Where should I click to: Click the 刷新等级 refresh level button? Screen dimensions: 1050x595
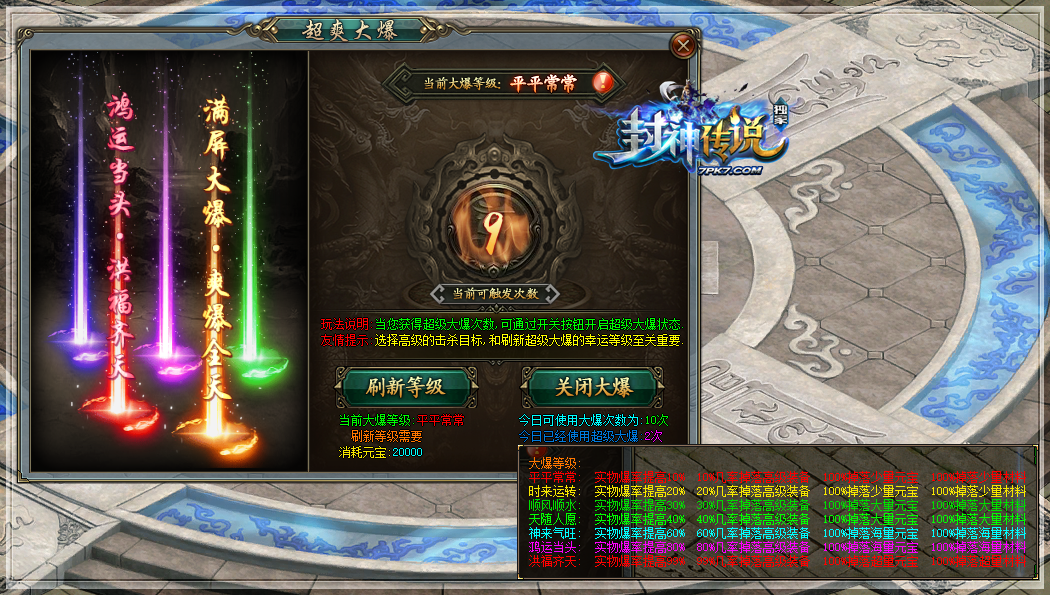(405, 387)
